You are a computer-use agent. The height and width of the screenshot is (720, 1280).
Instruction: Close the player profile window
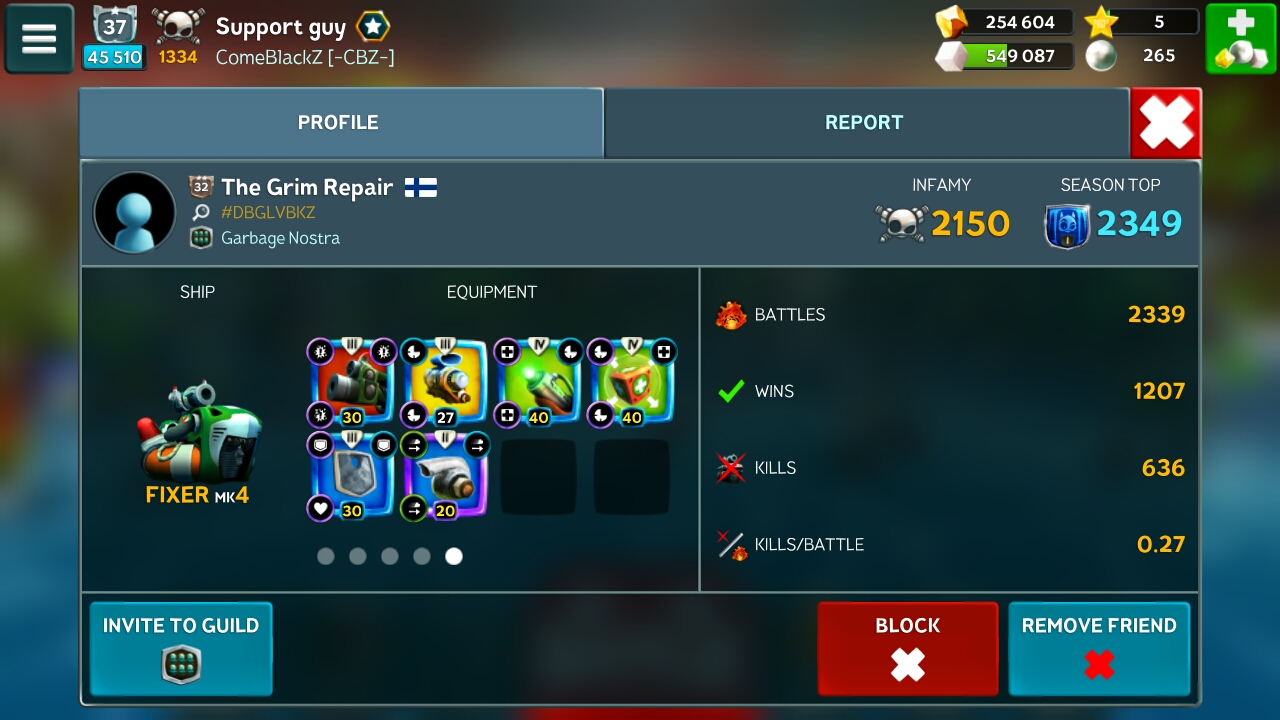(x=1166, y=124)
